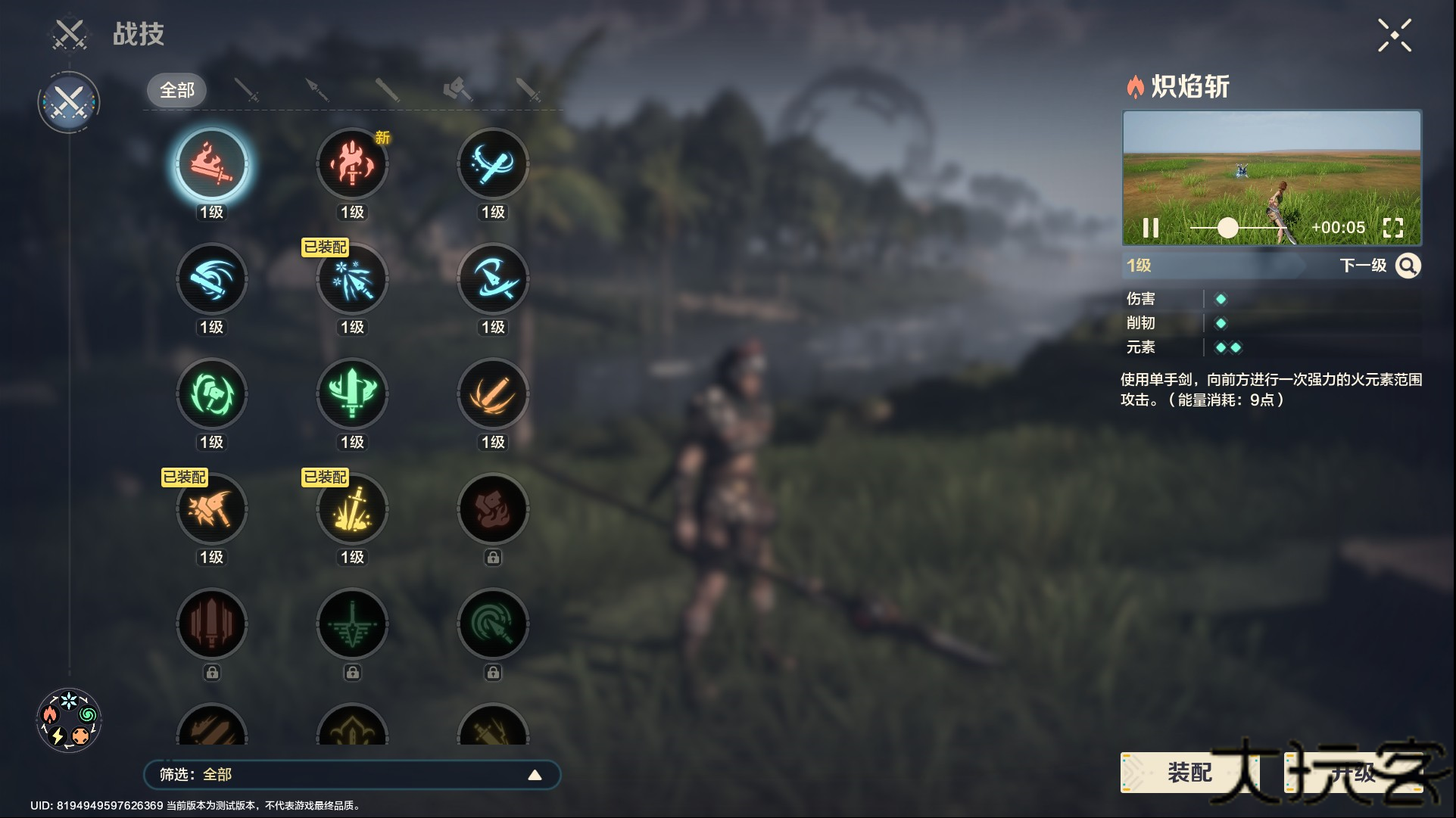Screen dimensions: 1456x818
Task: Equip the skill with 装配 button
Action: click(1189, 773)
